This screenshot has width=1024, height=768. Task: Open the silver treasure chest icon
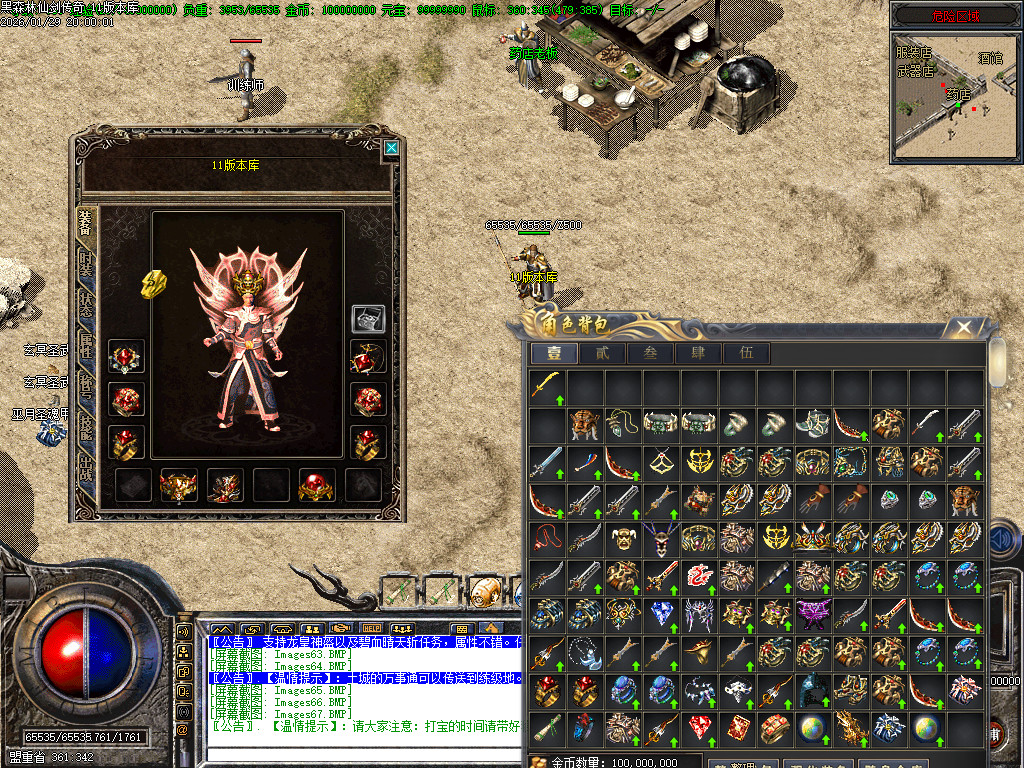tap(368, 318)
